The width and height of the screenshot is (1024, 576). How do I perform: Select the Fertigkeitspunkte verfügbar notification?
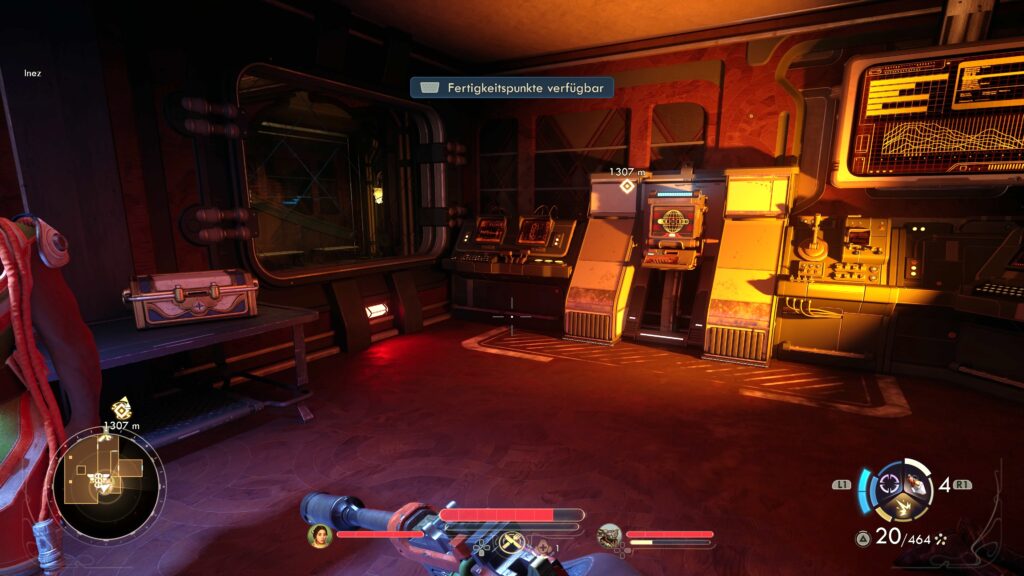(x=511, y=88)
